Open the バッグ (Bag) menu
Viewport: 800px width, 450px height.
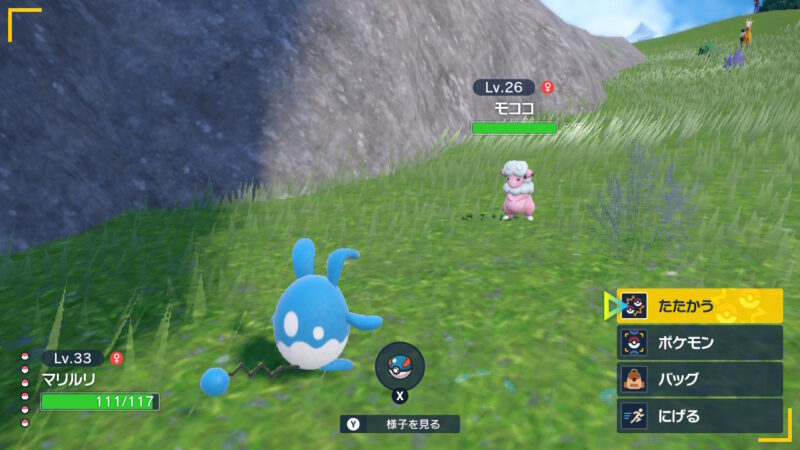[699, 380]
